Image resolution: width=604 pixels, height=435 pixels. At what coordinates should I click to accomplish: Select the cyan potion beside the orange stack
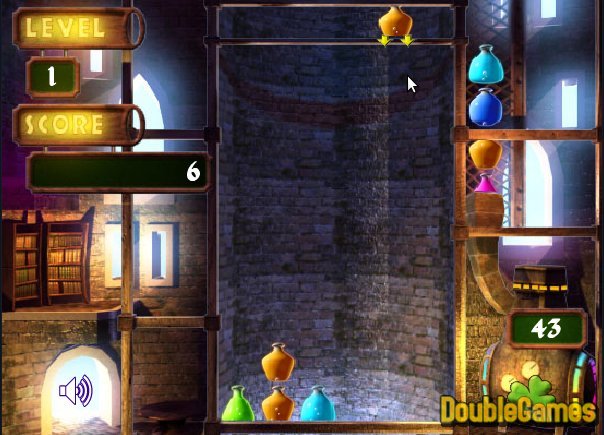[x=317, y=403]
